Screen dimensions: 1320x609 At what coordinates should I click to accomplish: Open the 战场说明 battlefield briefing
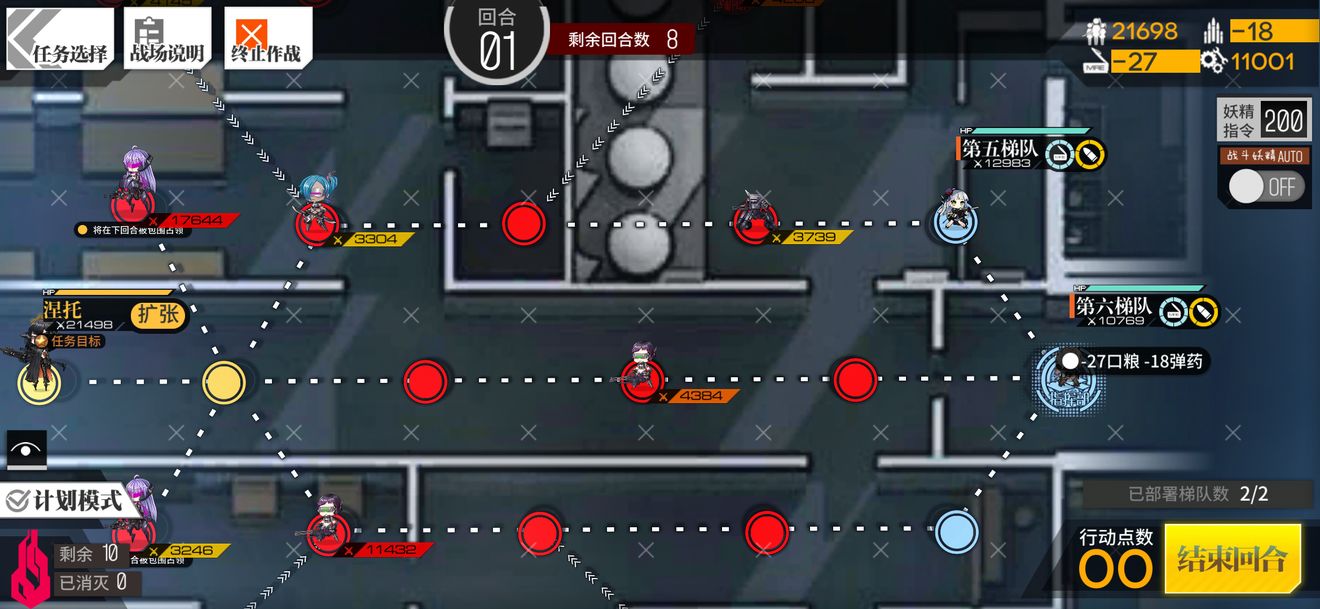coord(167,40)
